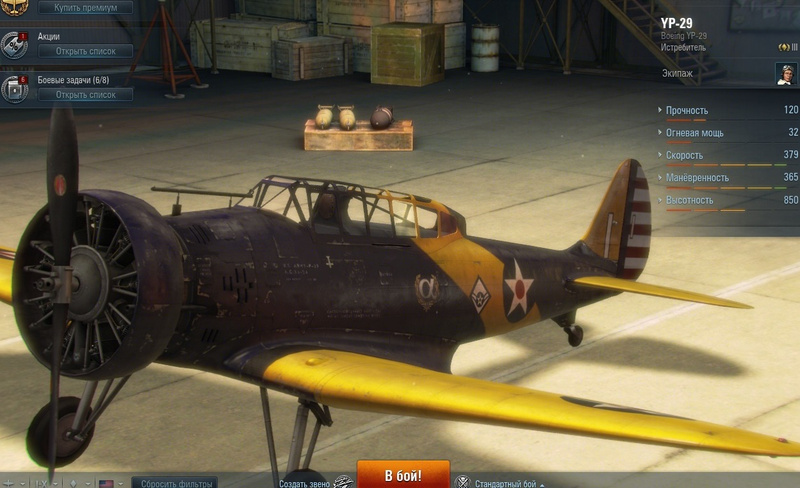Click the Боевые задачи safe icon
Screen dimensions: 800x488
[x=14, y=88]
